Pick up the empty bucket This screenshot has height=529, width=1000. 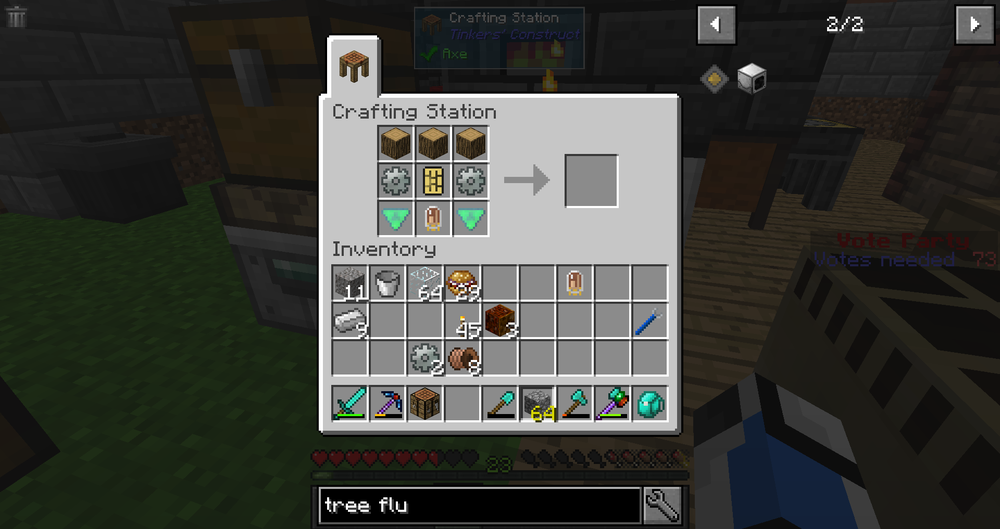click(x=388, y=284)
